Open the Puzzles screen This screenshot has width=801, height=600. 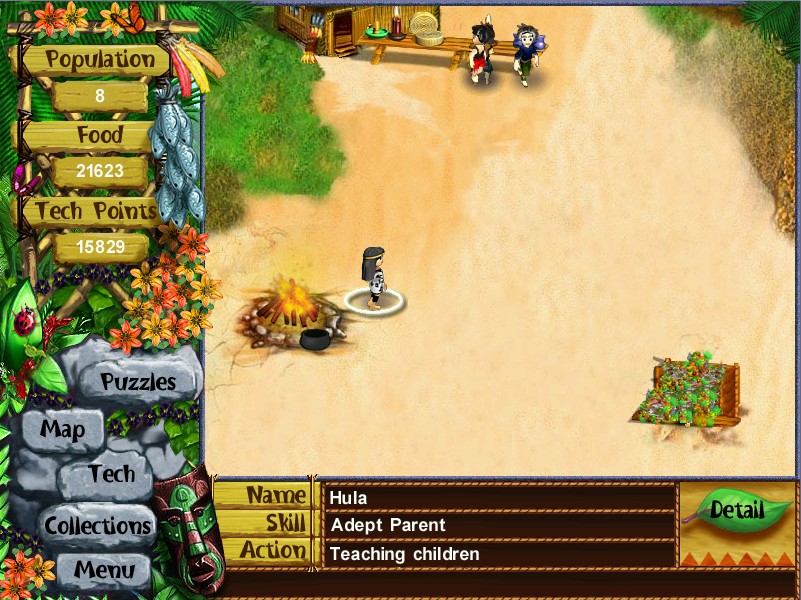(138, 381)
